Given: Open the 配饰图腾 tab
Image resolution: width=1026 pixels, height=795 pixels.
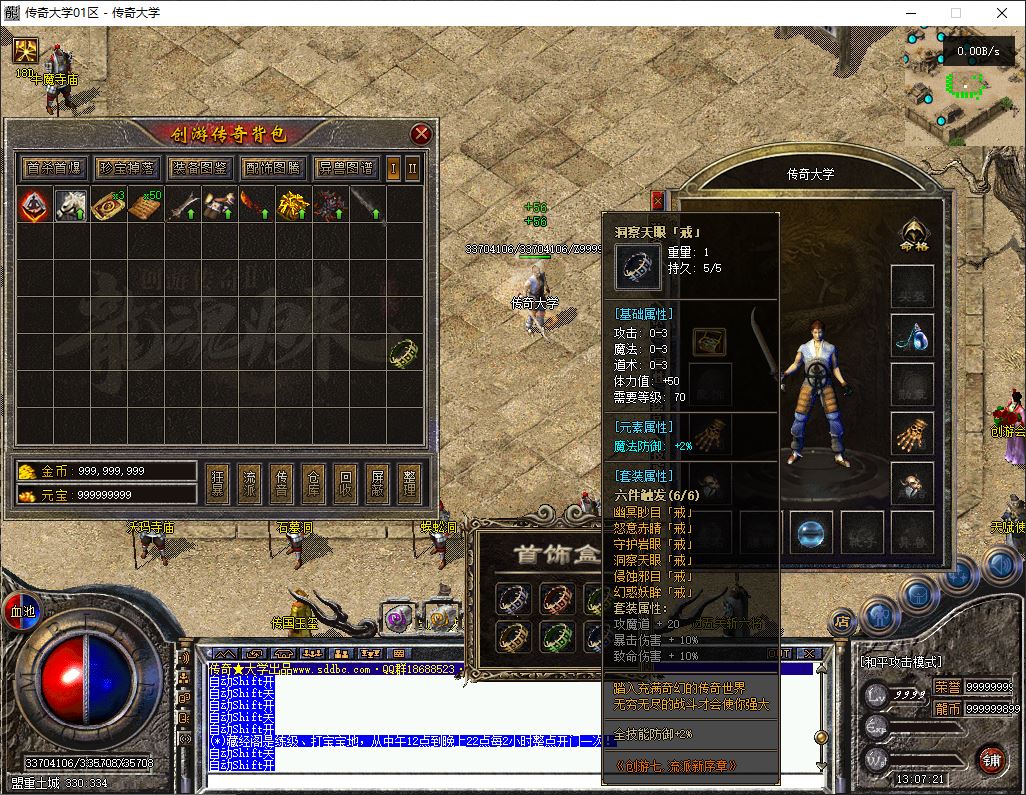Looking at the screenshot, I should tap(272, 168).
